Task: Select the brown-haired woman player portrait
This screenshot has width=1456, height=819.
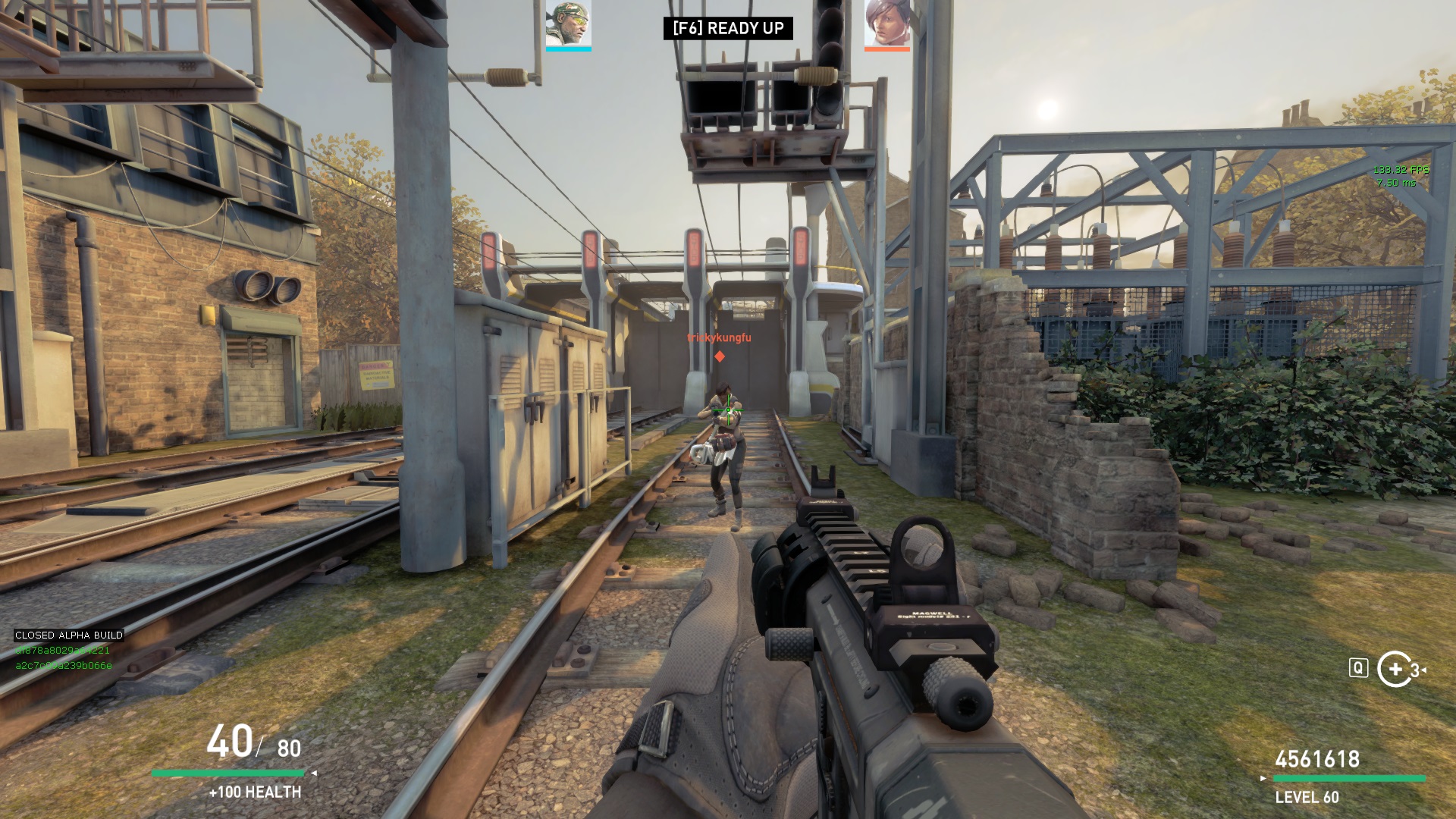Action: (886, 24)
